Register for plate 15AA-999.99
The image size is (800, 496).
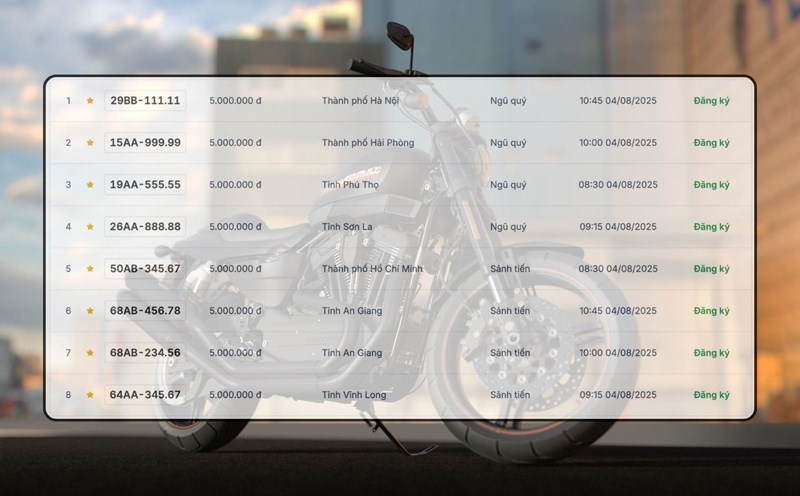tap(711, 143)
